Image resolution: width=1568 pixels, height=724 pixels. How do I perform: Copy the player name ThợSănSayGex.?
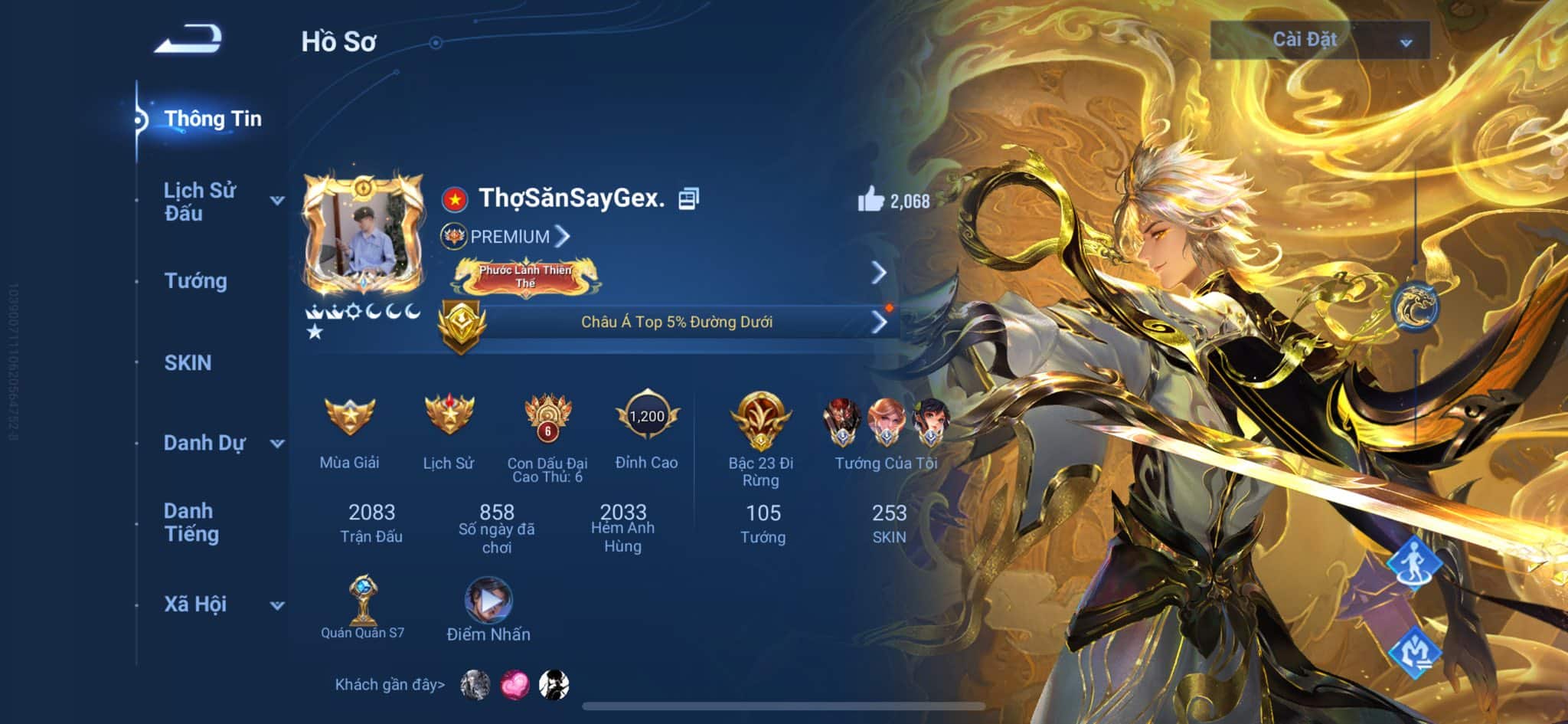(x=688, y=198)
